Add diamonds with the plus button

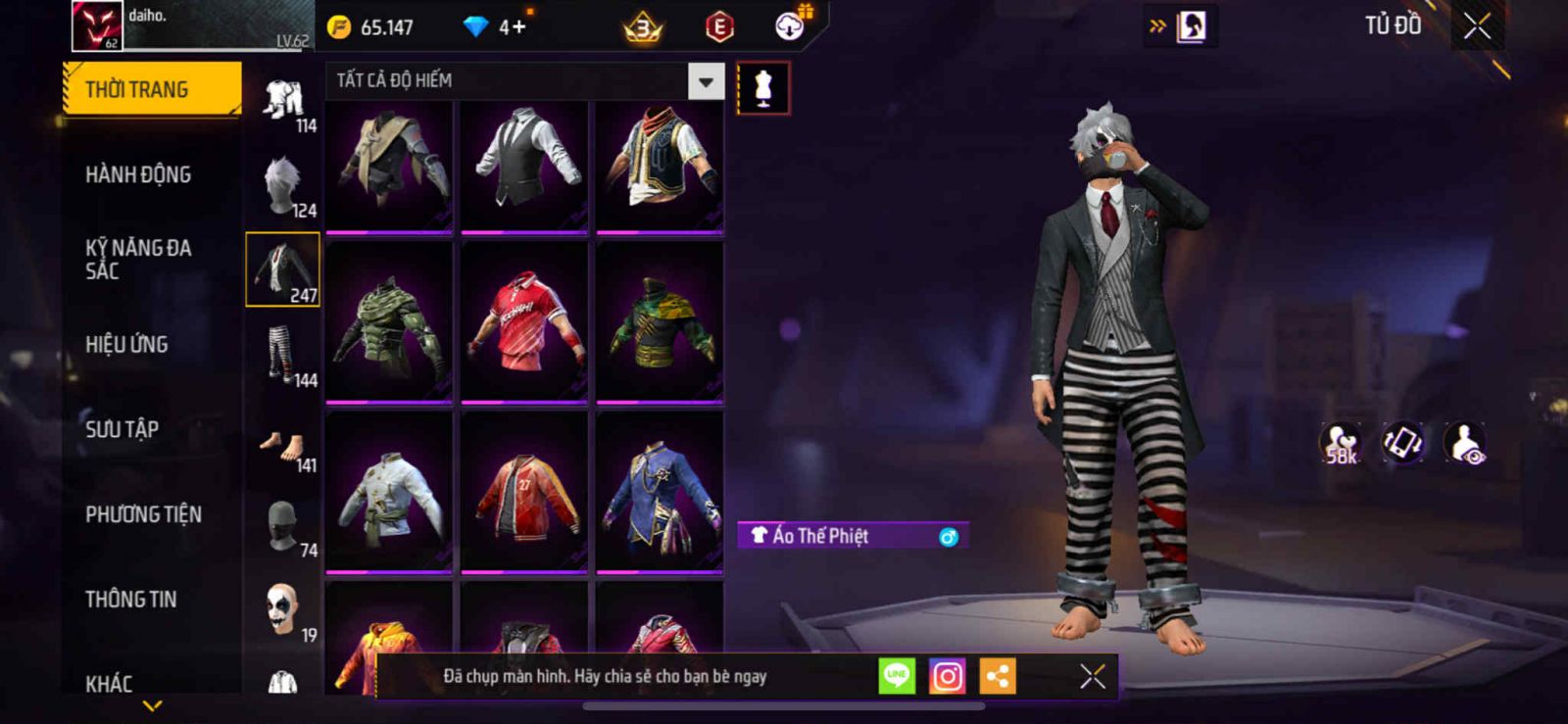pos(513,26)
